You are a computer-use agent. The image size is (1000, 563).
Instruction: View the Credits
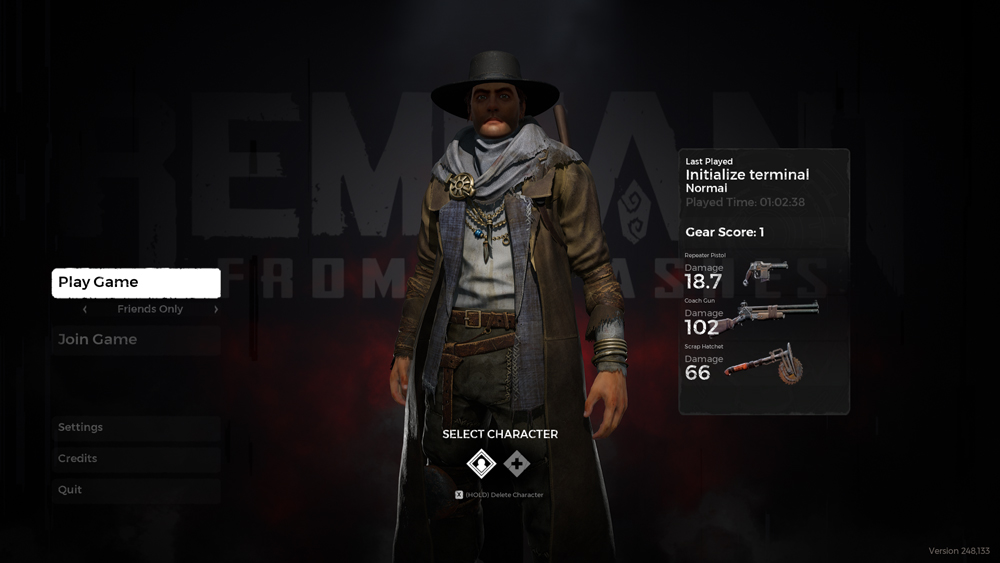pyautogui.click(x=136, y=459)
